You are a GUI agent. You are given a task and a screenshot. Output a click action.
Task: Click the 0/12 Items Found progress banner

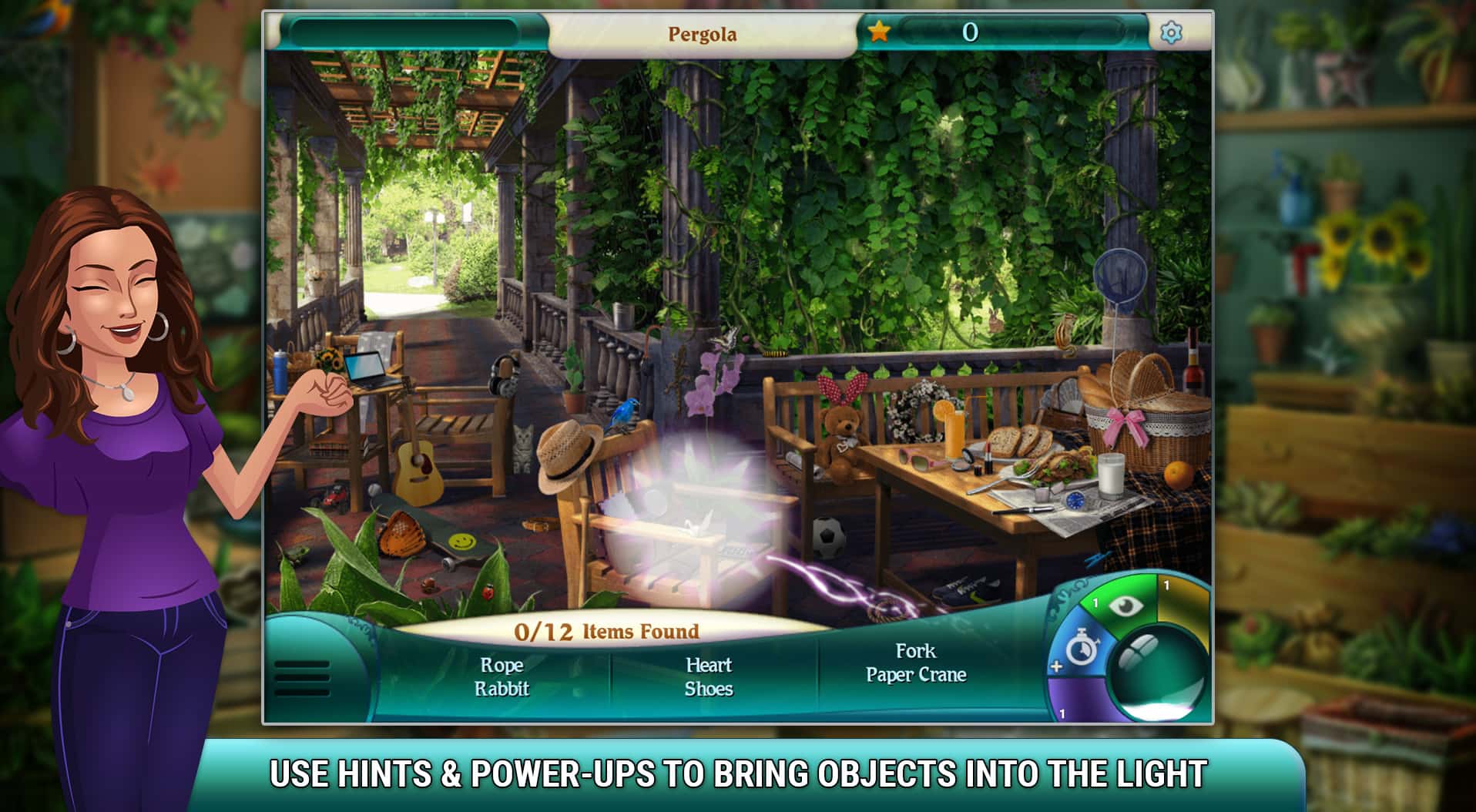click(607, 630)
